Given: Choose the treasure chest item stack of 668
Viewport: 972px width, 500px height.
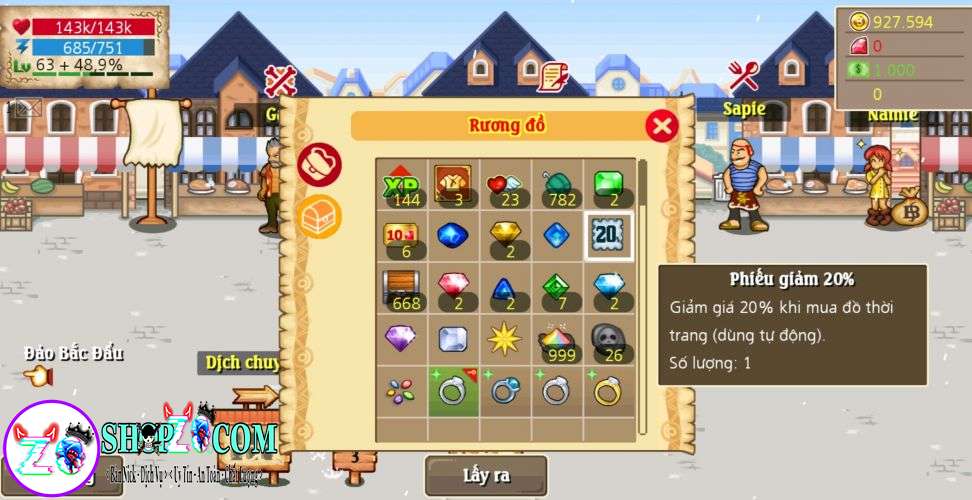Looking at the screenshot, I should 402,288.
